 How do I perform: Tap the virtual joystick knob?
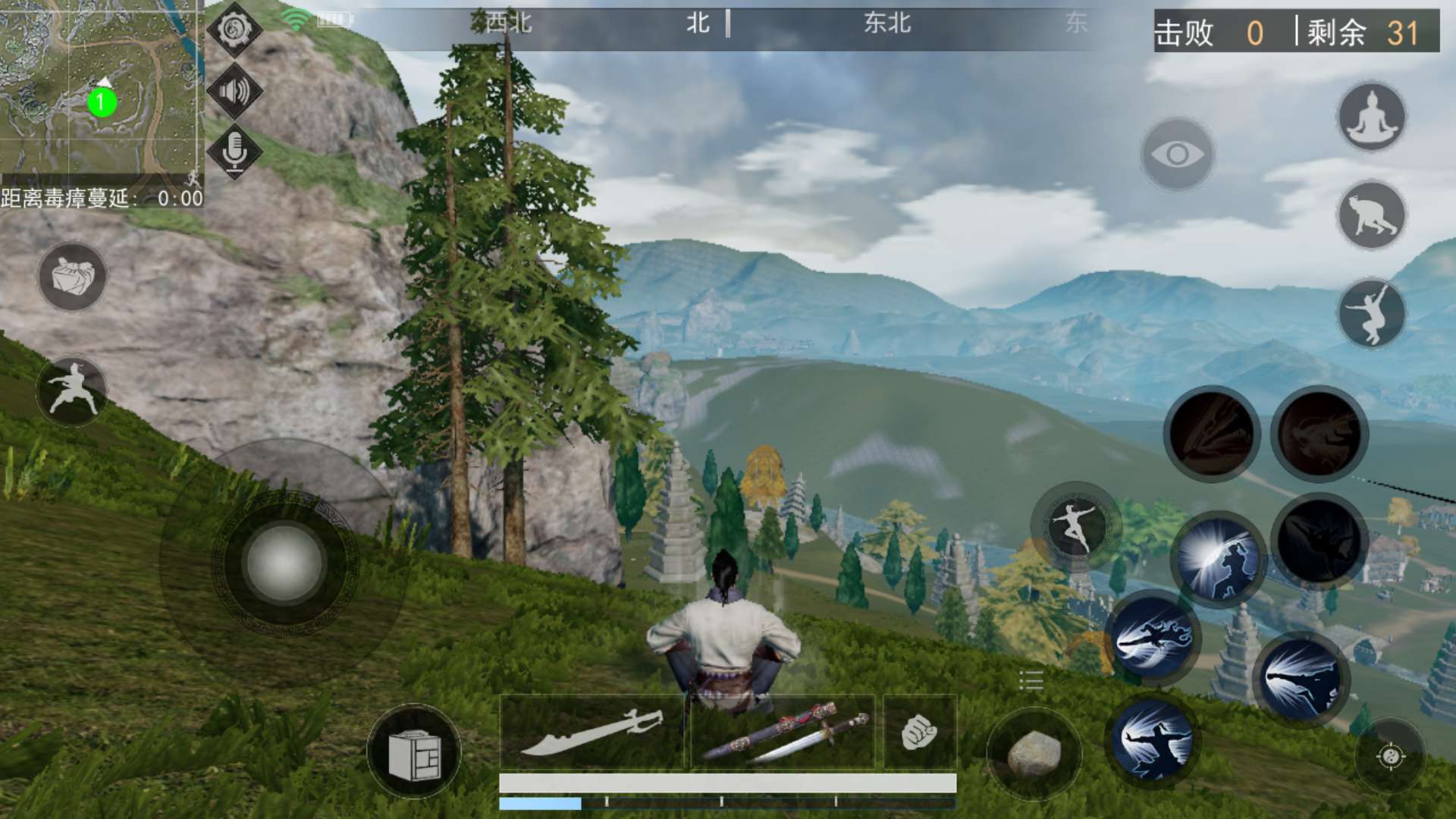coord(284,563)
